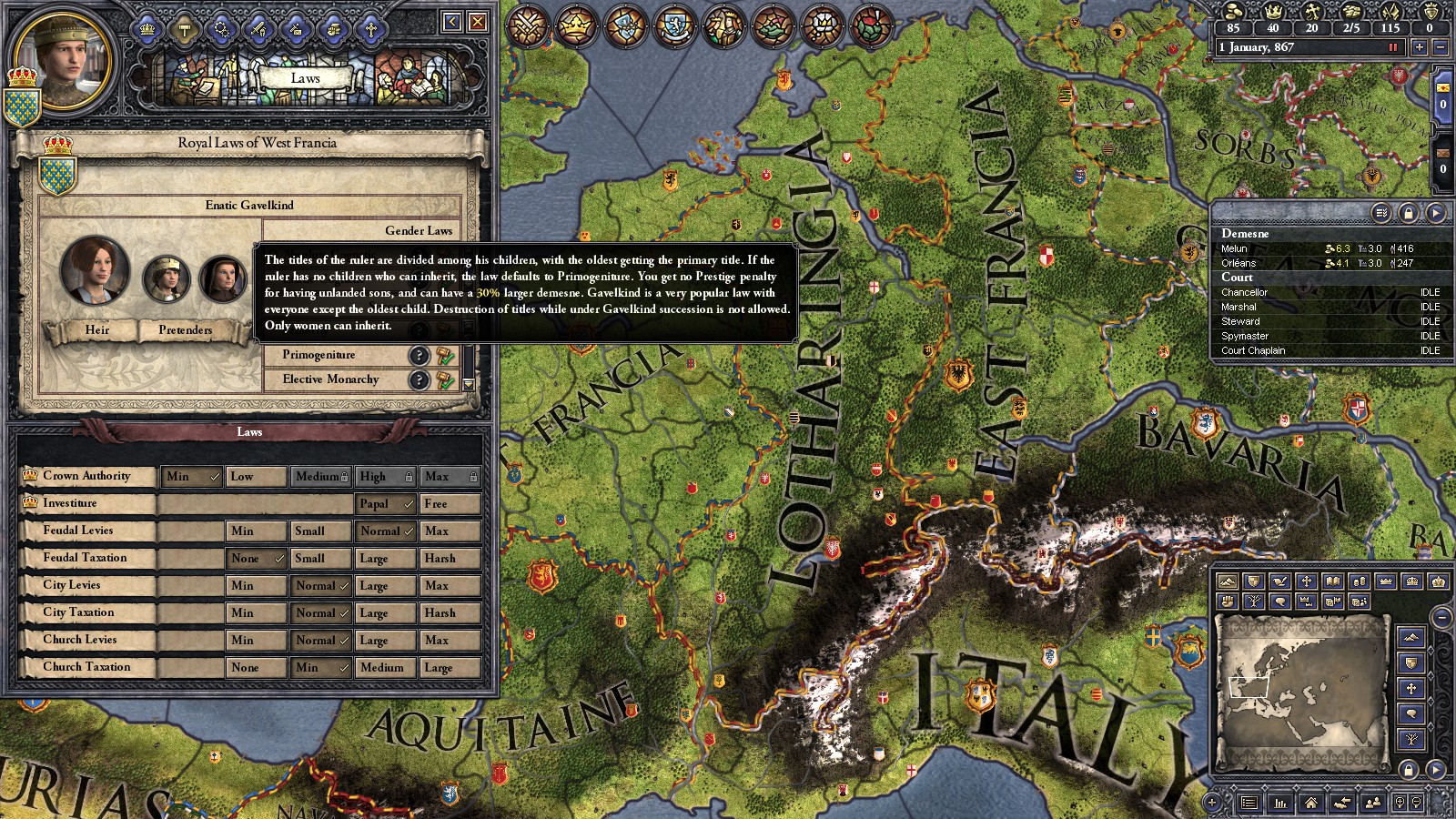This screenshot has width=1456, height=819.
Task: Increase game speed with plus button
Action: coord(1419,47)
